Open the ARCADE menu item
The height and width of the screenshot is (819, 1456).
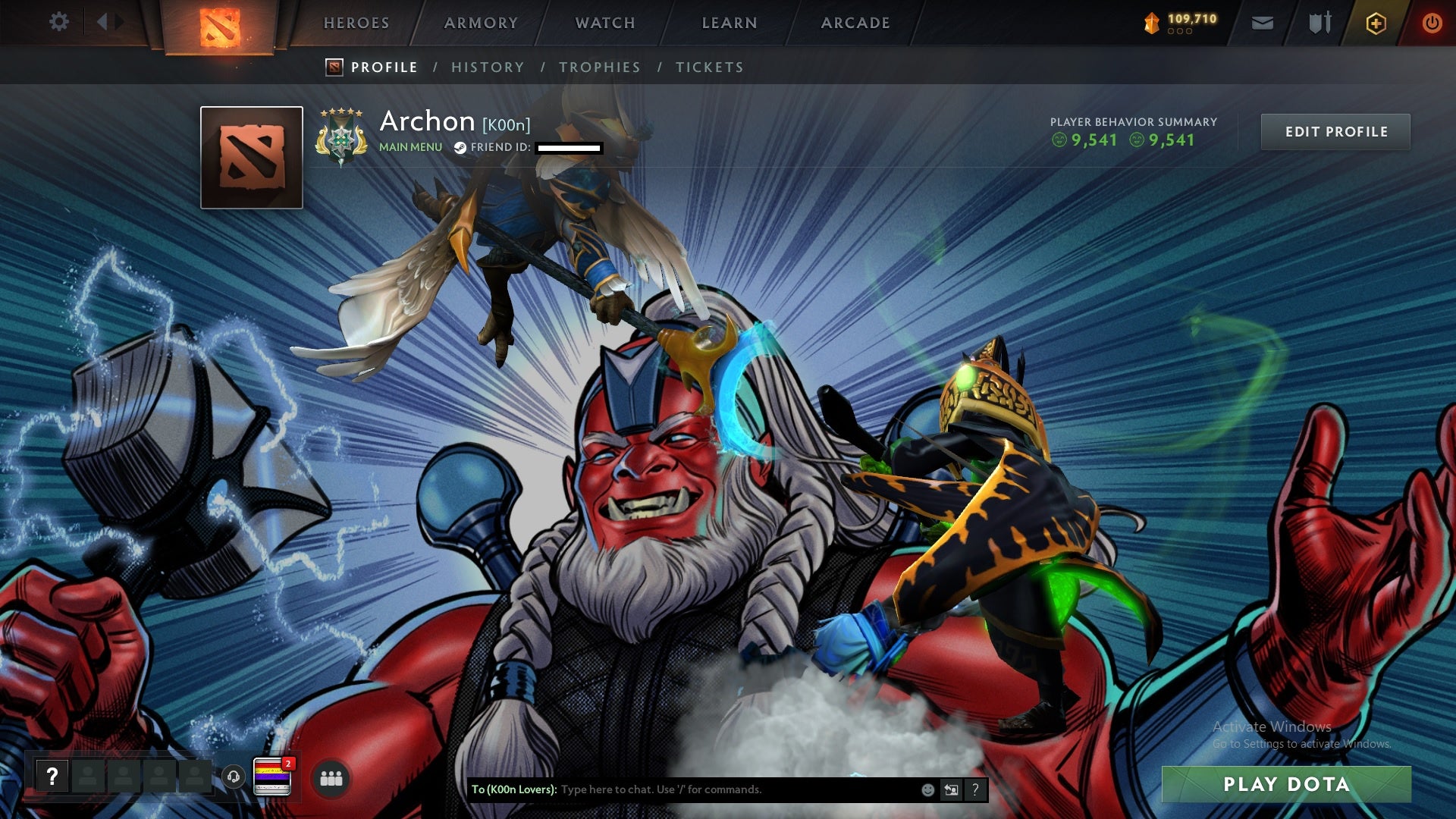pyautogui.click(x=854, y=23)
